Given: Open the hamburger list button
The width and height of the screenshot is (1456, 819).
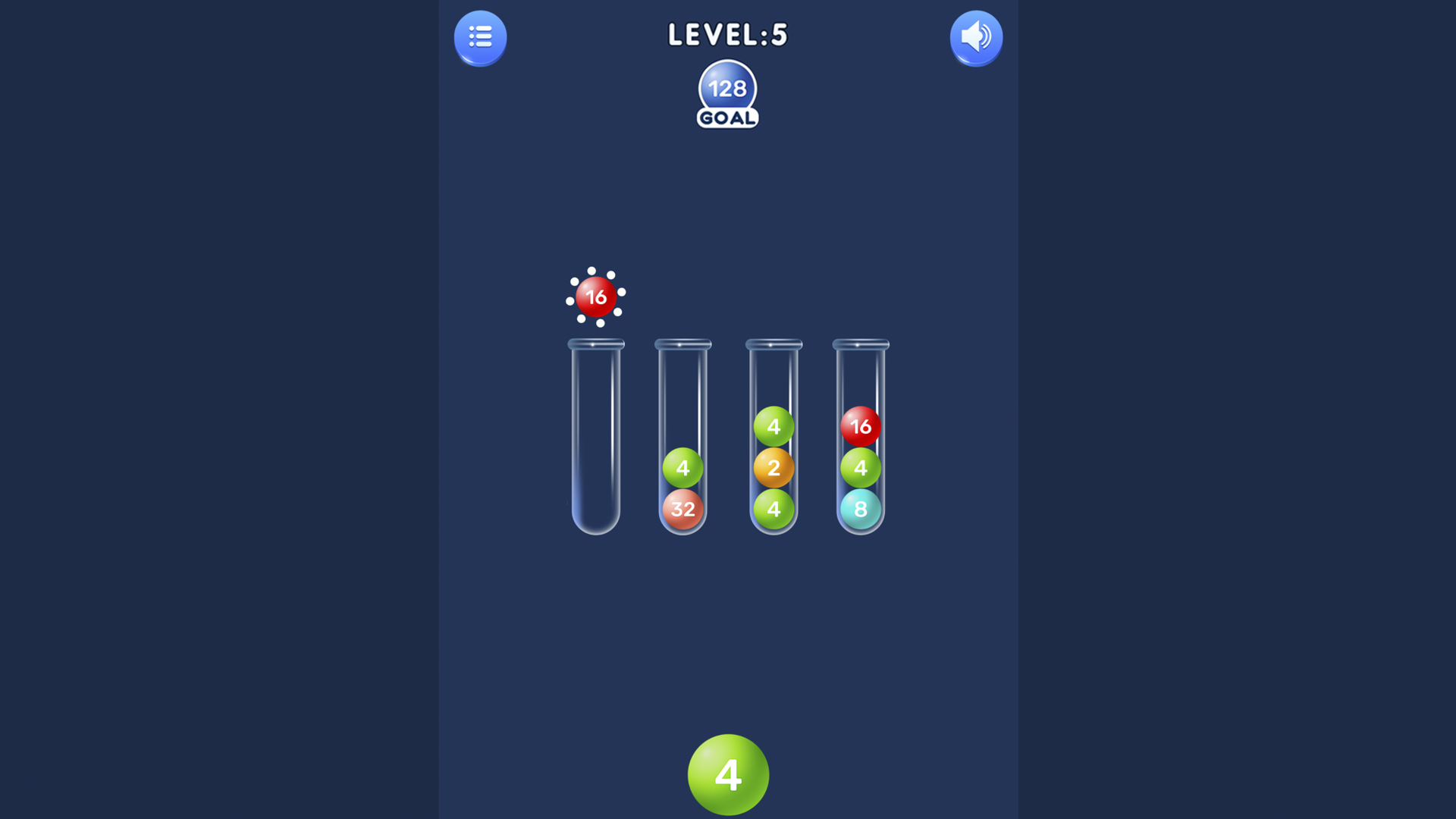Looking at the screenshot, I should [479, 38].
